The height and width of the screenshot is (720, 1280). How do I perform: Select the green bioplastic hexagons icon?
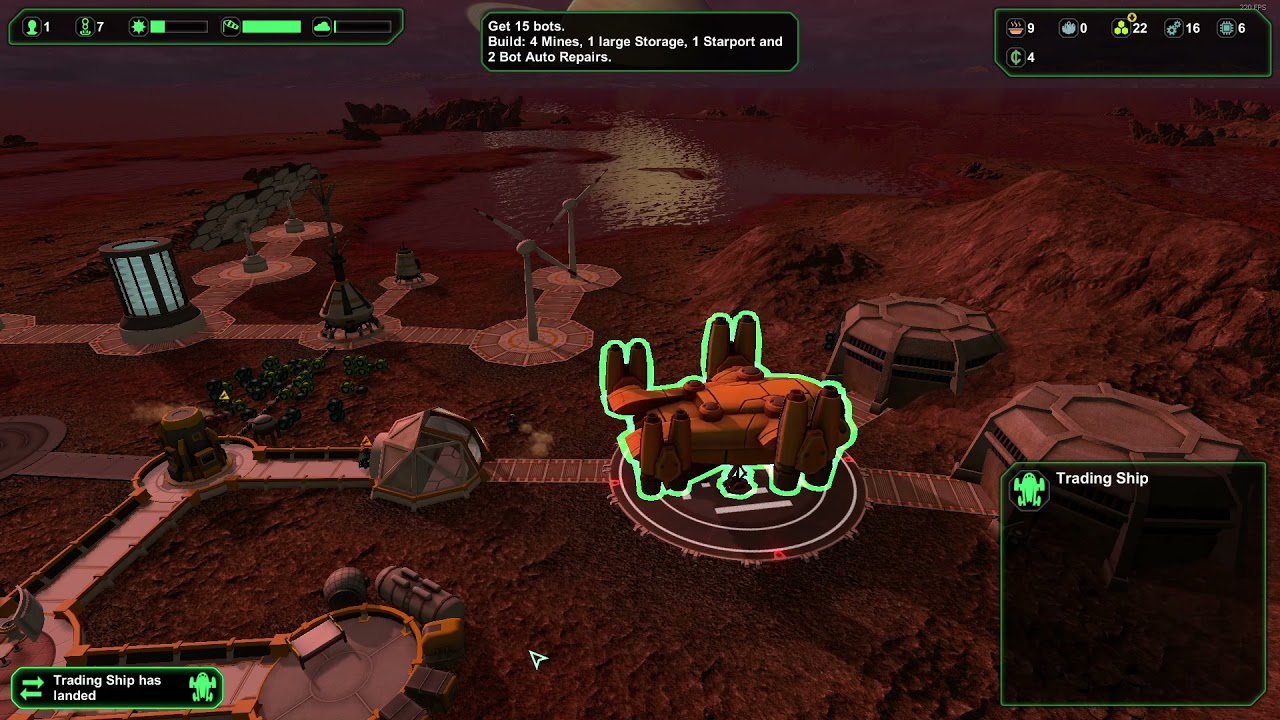click(x=1121, y=28)
